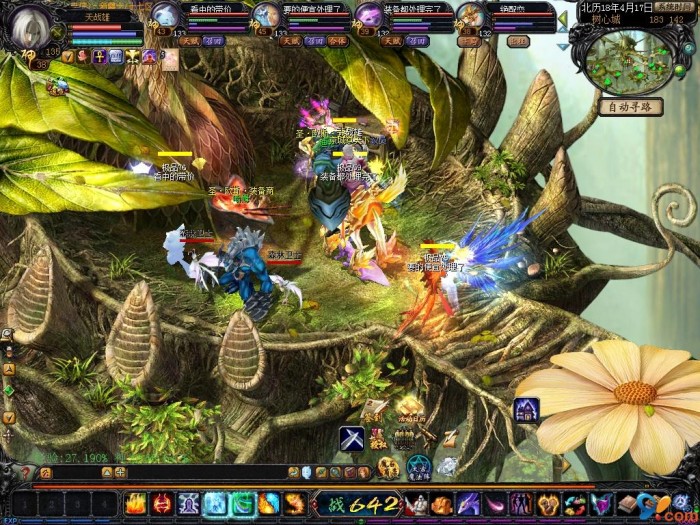Activate the red demon face skill
Viewport: 700px width, 525px height.
[163, 503]
